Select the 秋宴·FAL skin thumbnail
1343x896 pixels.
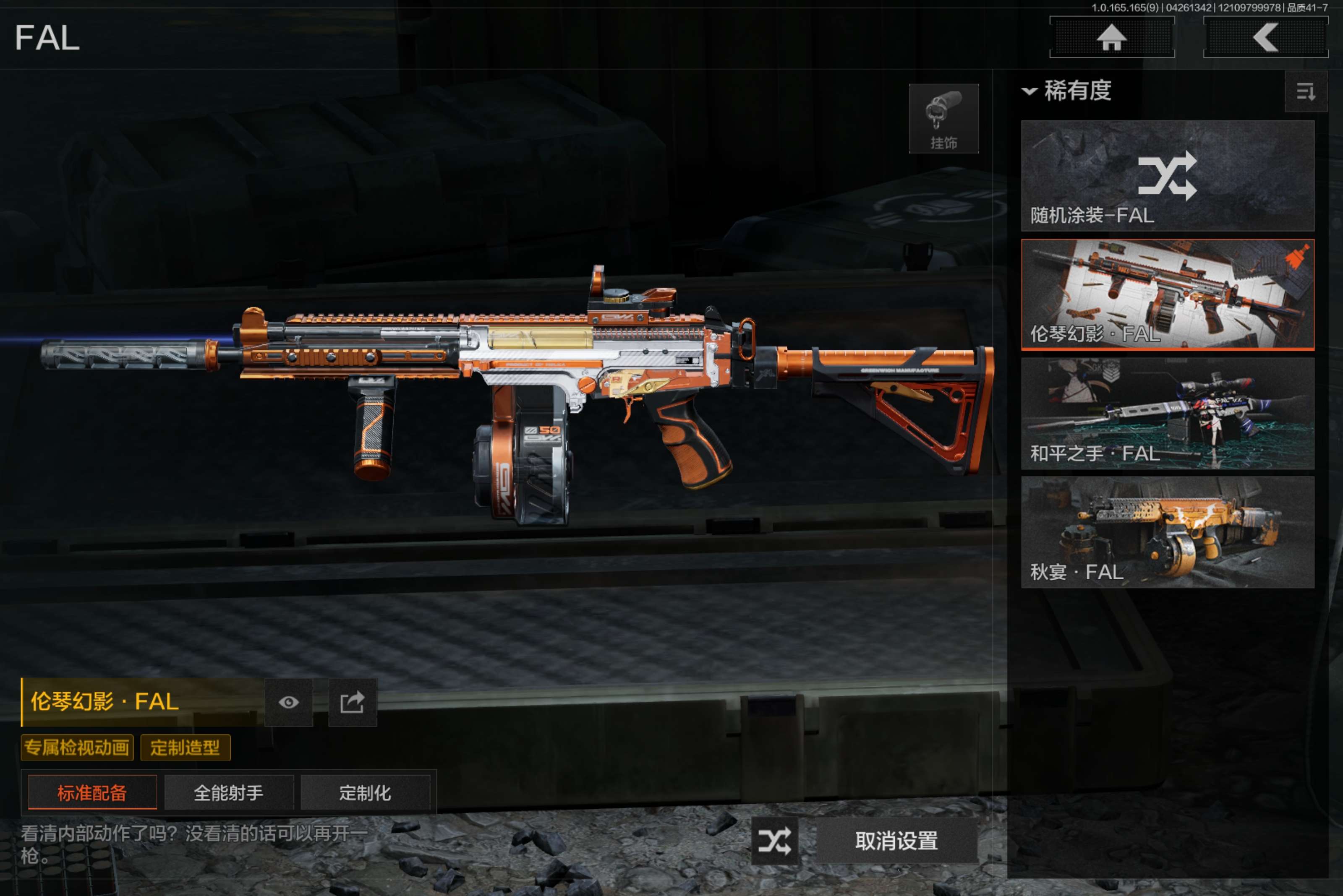(1167, 533)
